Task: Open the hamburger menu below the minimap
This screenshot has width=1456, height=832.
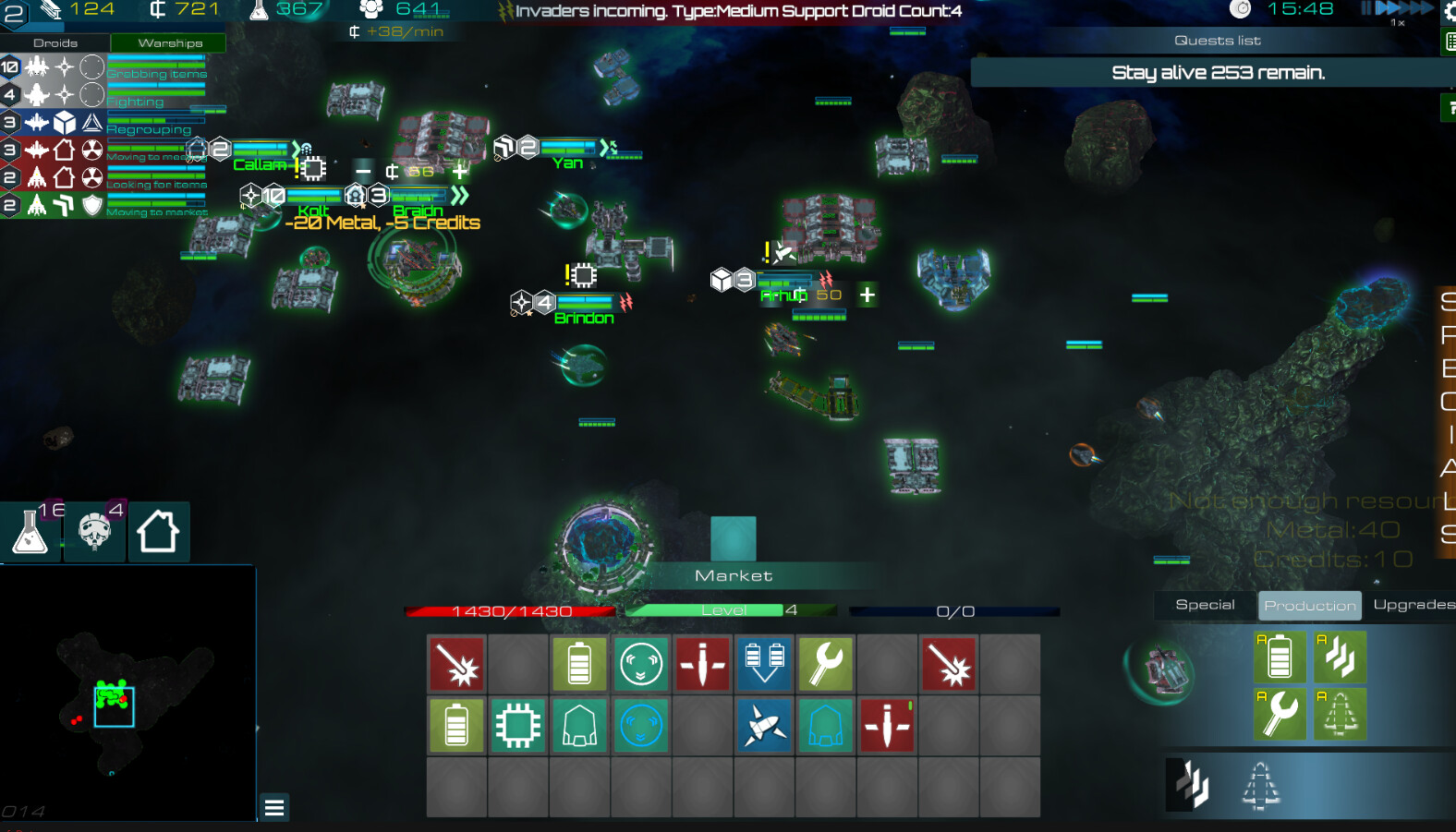Action: tap(273, 807)
